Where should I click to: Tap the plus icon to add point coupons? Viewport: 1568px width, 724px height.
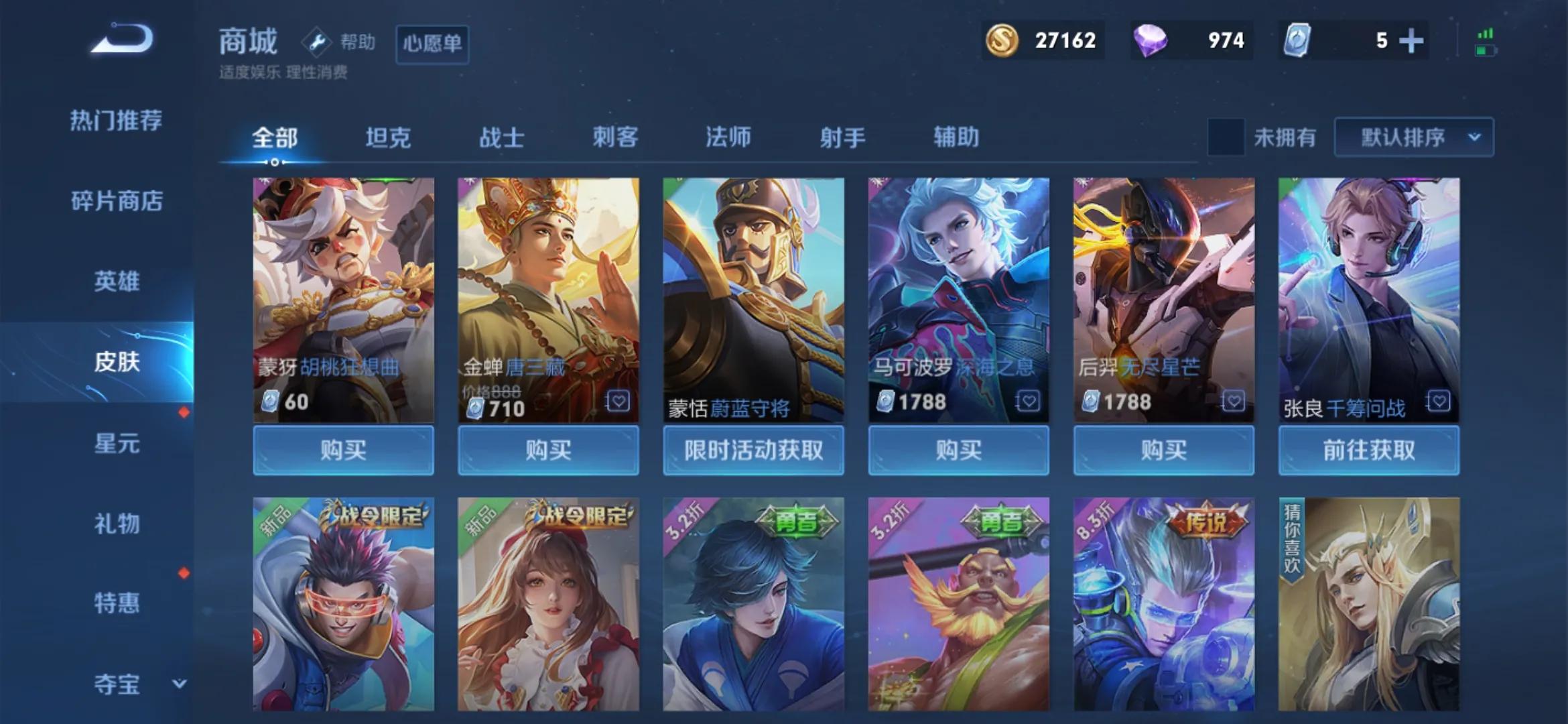[1411, 40]
